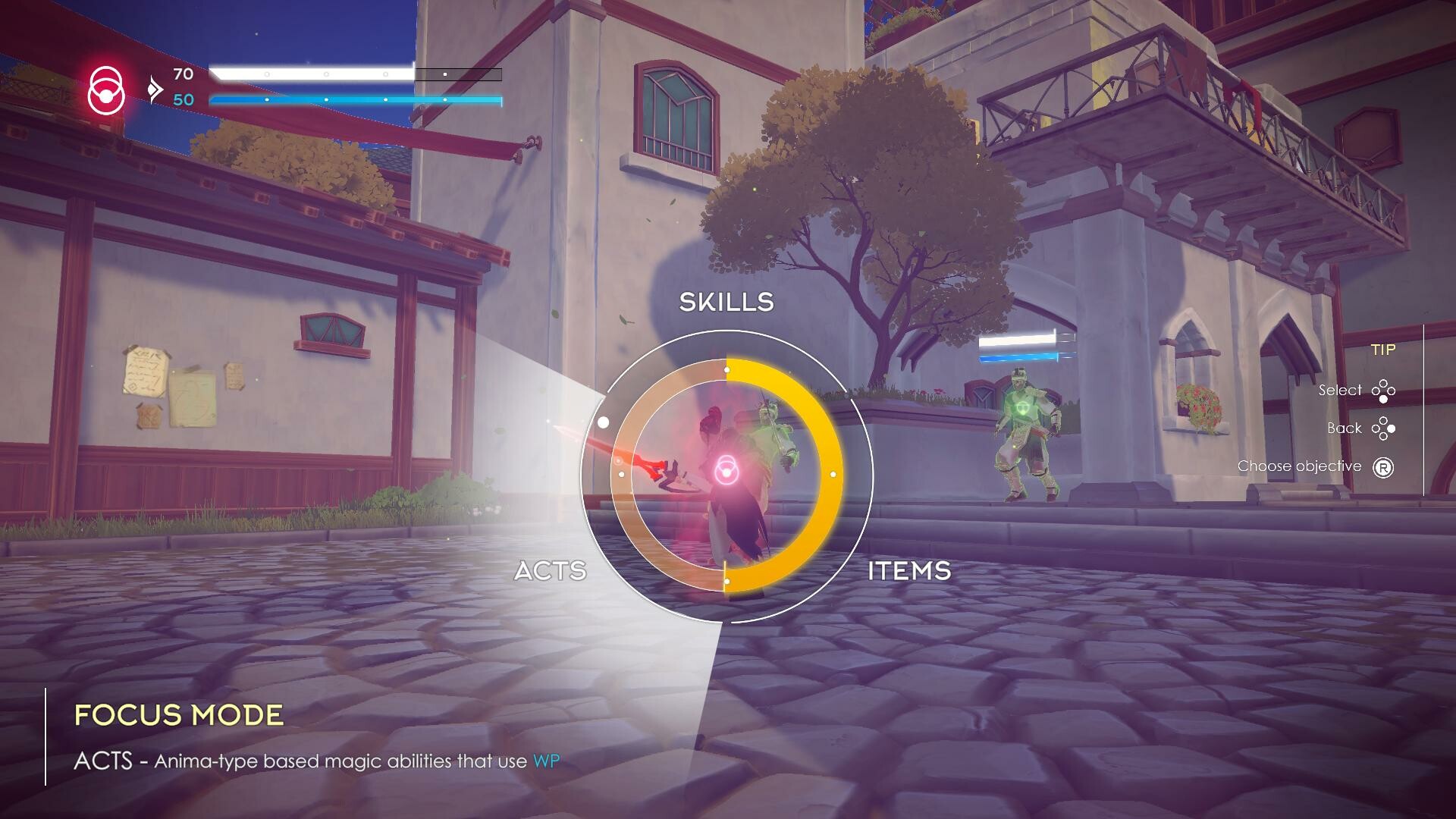Open the ACTS category on the wheel
The image size is (1456, 819).
coord(551,571)
